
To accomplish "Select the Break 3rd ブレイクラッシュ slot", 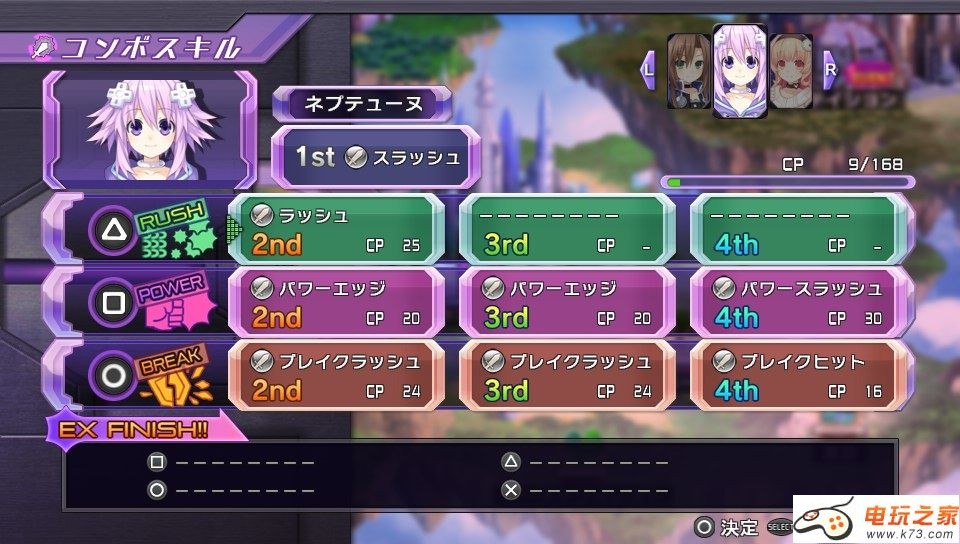I will pyautogui.click(x=566, y=375).
